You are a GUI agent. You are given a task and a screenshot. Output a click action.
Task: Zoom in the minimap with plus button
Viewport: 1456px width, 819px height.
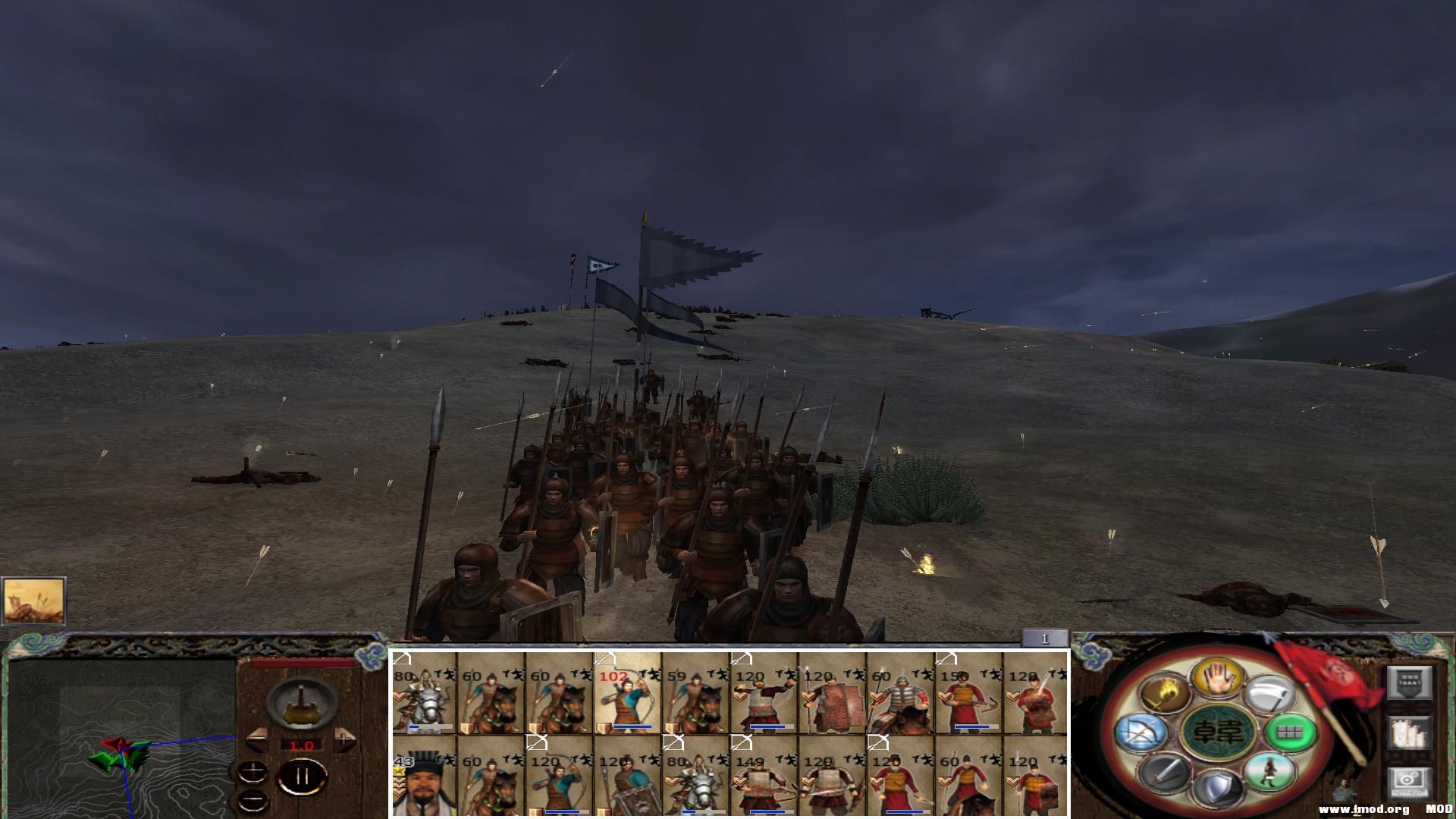click(253, 770)
